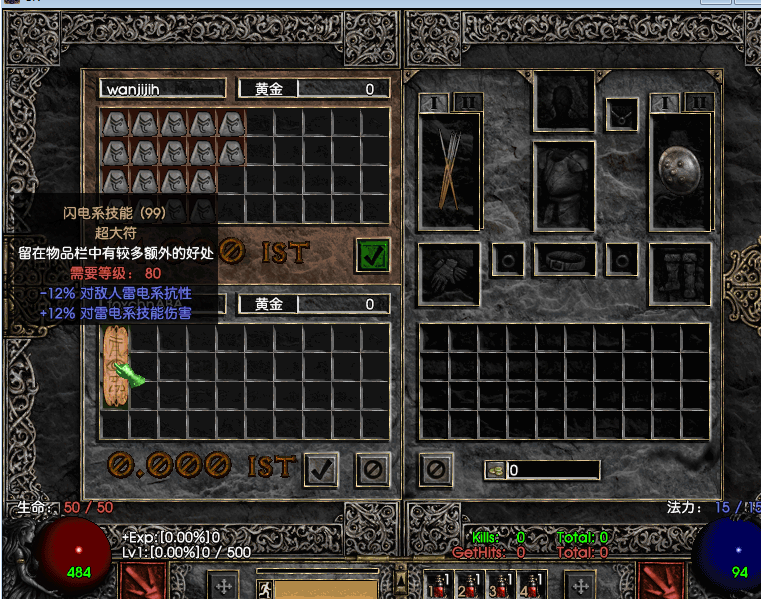Screen dimensions: 761x599
Task: Cancel the trade offer beside the checkmark
Action: tap(373, 468)
